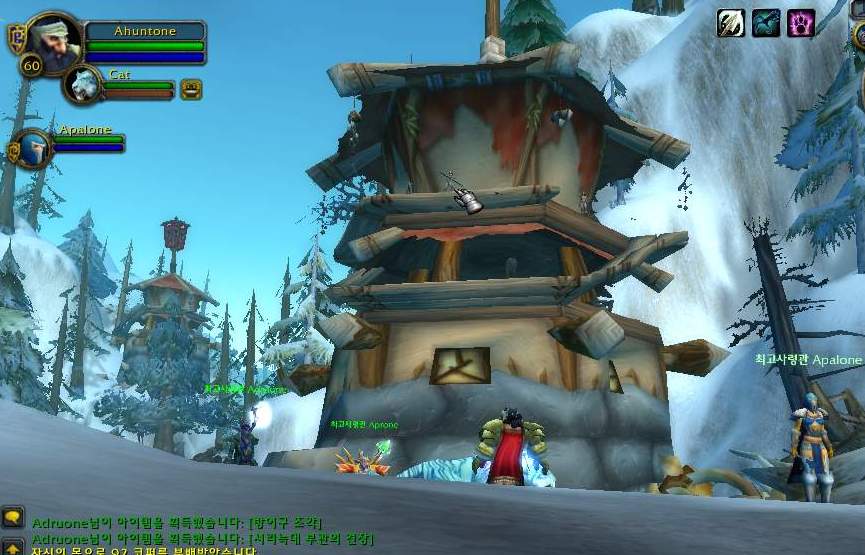Select the teal running-beast aspect buff
The width and height of the screenshot is (865, 555).
[767, 23]
